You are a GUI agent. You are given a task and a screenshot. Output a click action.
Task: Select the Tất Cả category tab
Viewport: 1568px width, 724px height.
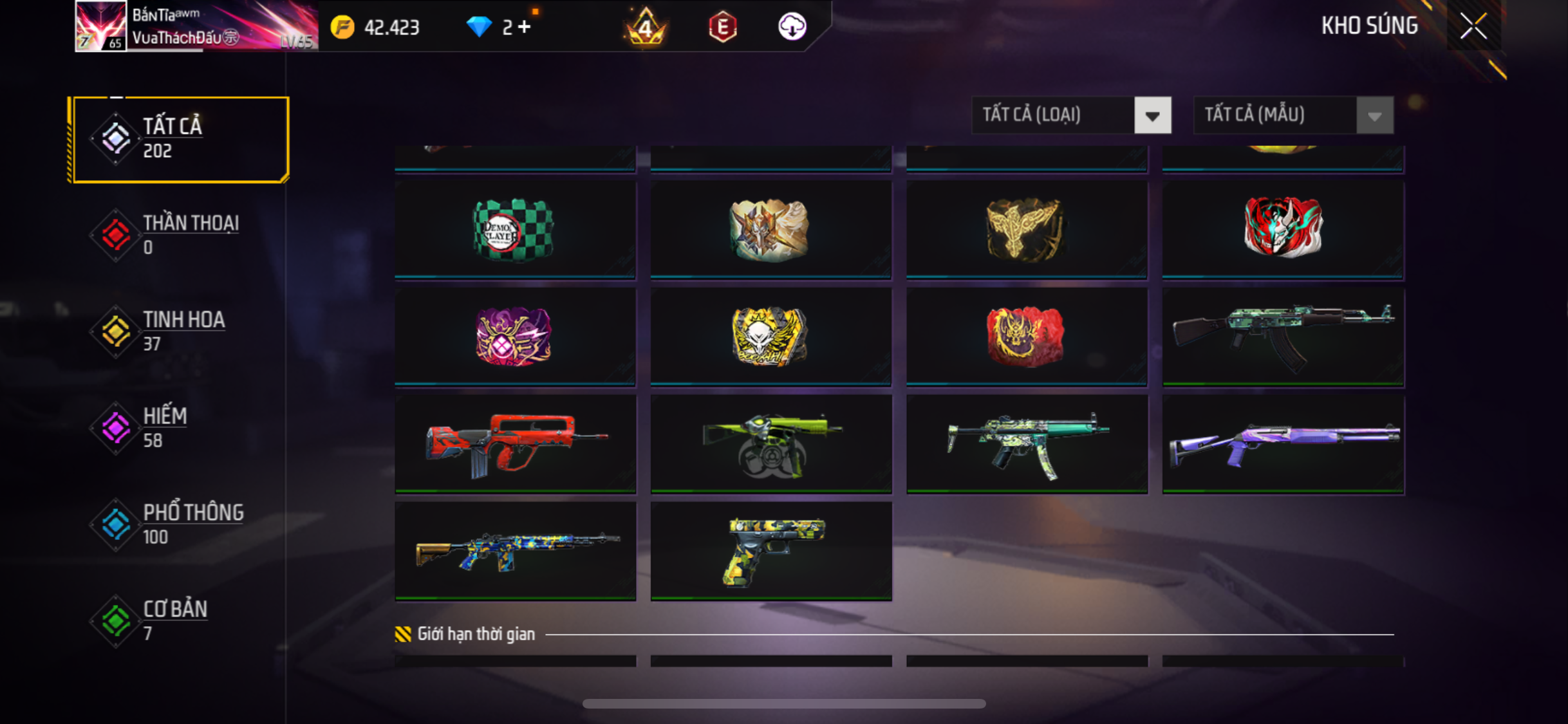click(180, 139)
